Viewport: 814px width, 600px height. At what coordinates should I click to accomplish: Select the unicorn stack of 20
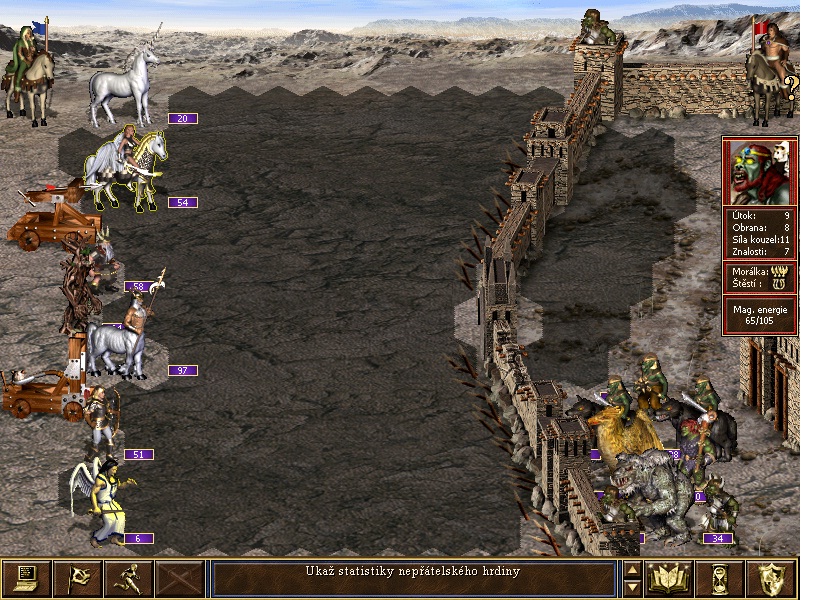tap(123, 87)
